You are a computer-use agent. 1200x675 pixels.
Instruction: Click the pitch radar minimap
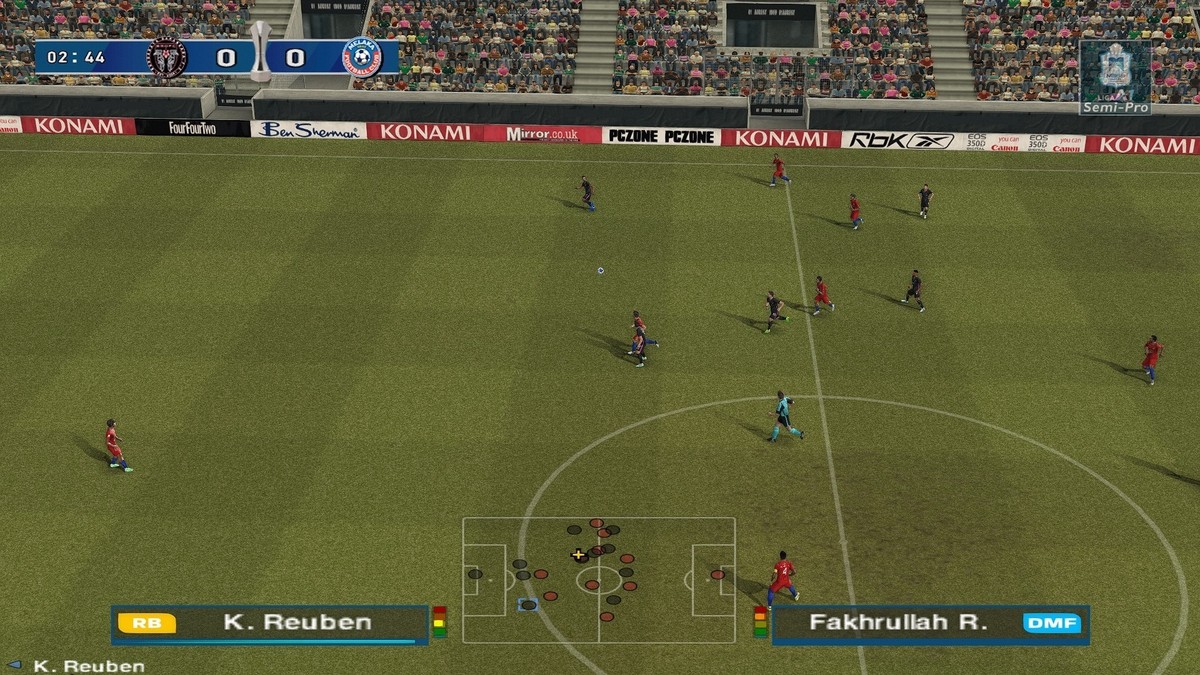(x=598, y=580)
